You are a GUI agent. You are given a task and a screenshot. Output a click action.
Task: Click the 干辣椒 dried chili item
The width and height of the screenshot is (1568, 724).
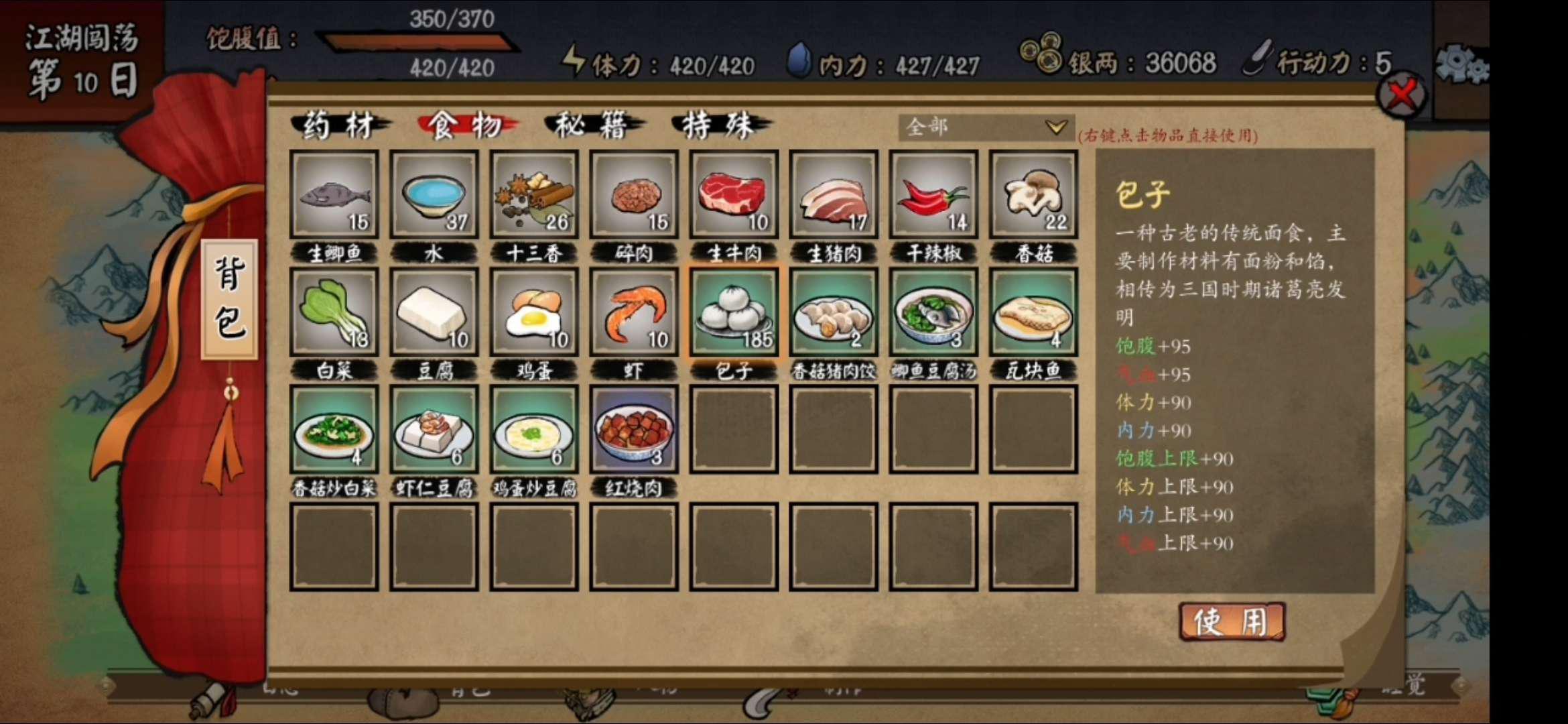[933, 194]
